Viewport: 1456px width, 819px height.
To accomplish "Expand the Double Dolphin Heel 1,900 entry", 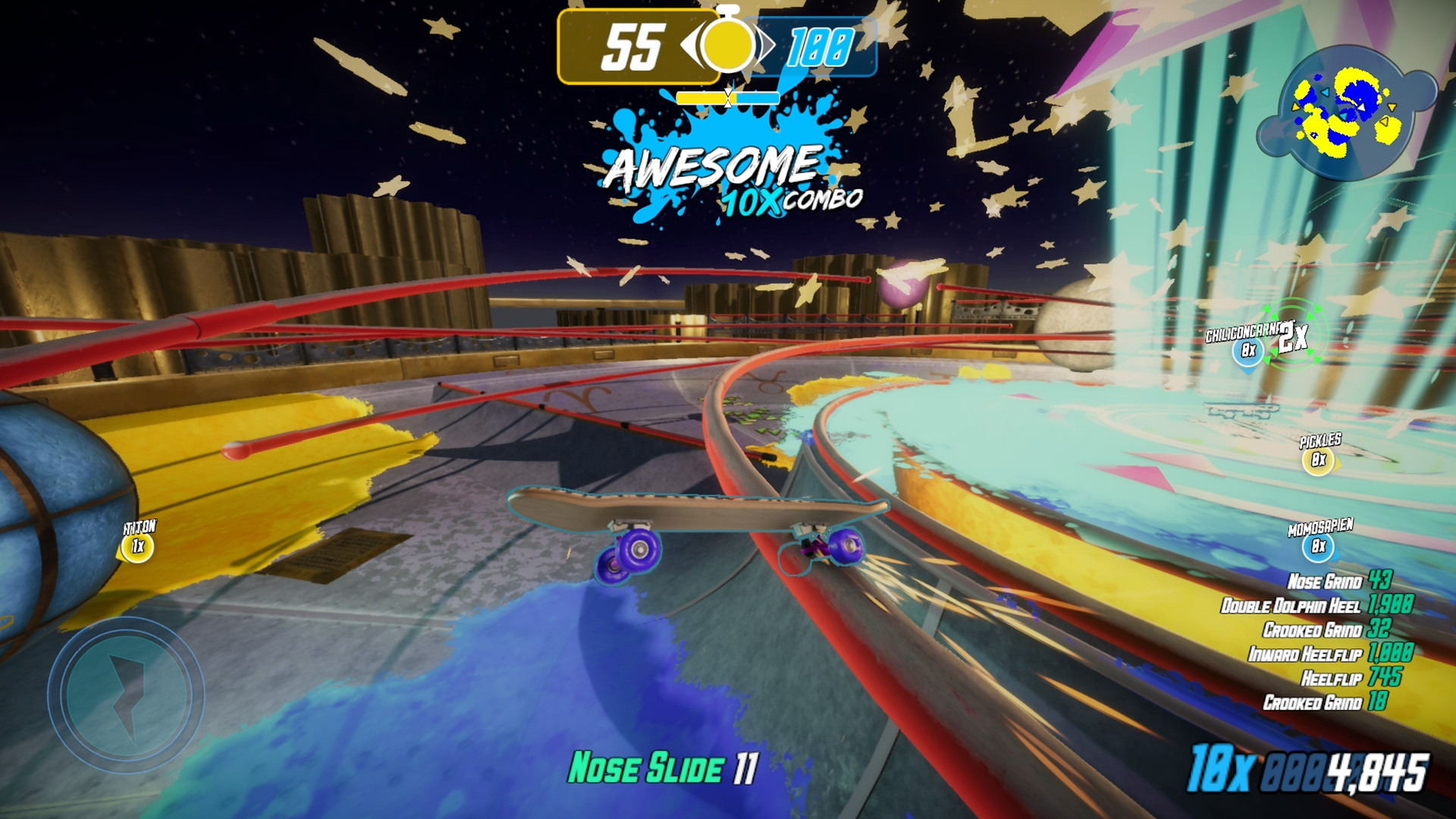I will 1319,604.
